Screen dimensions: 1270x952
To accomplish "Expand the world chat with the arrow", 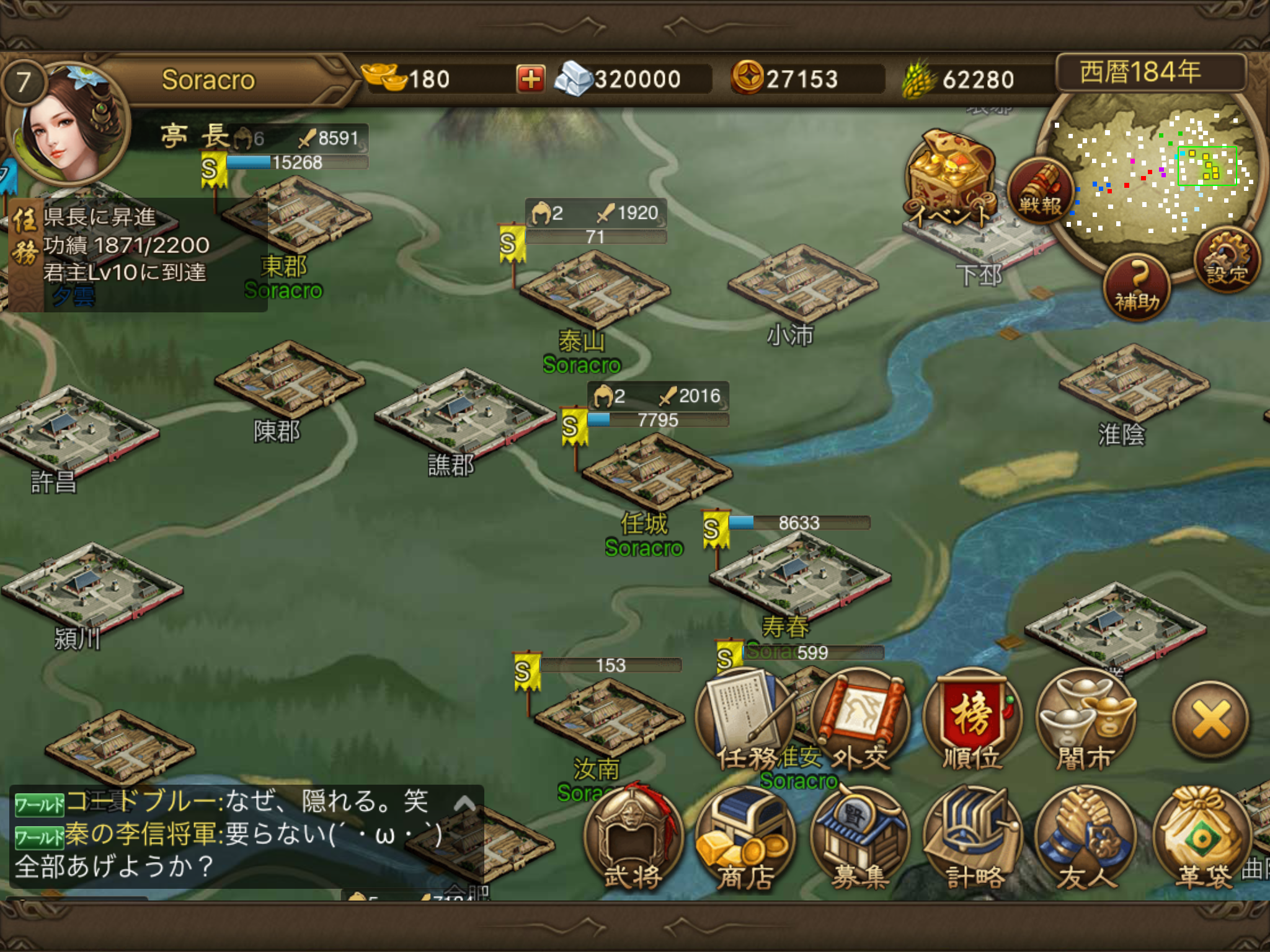I will 464,804.
